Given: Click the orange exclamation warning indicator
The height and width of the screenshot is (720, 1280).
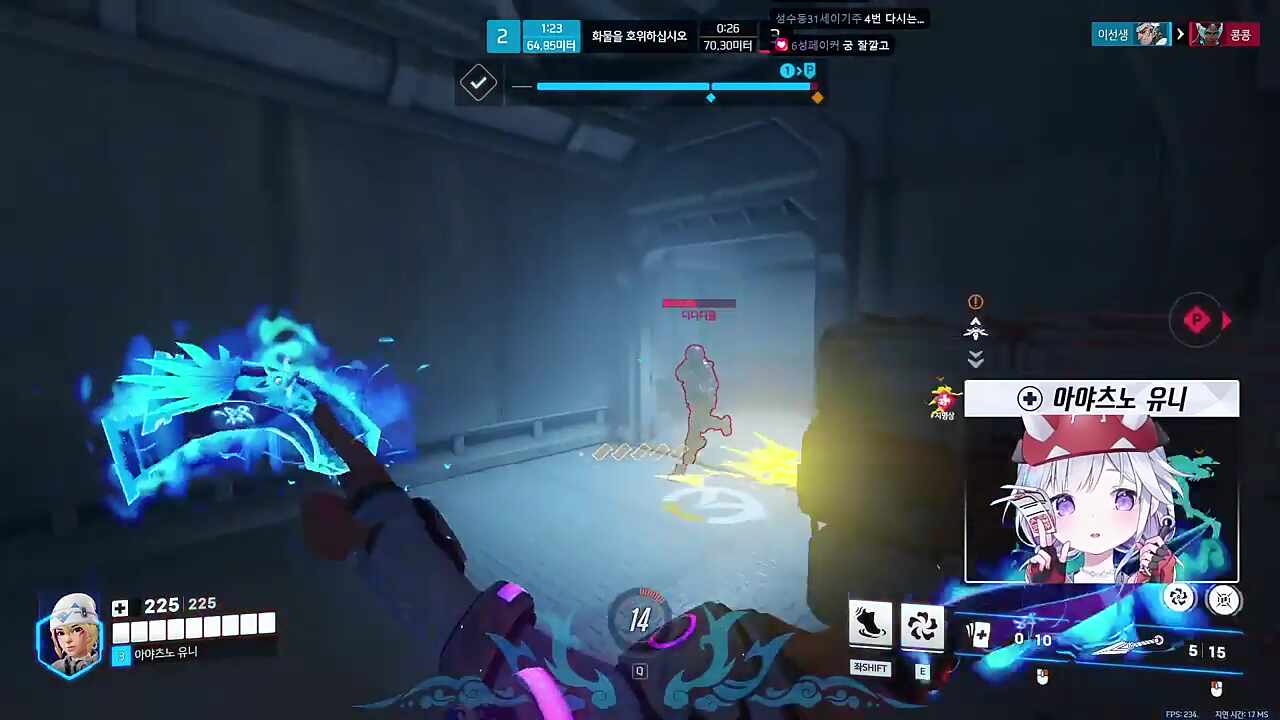Looking at the screenshot, I should point(975,301).
